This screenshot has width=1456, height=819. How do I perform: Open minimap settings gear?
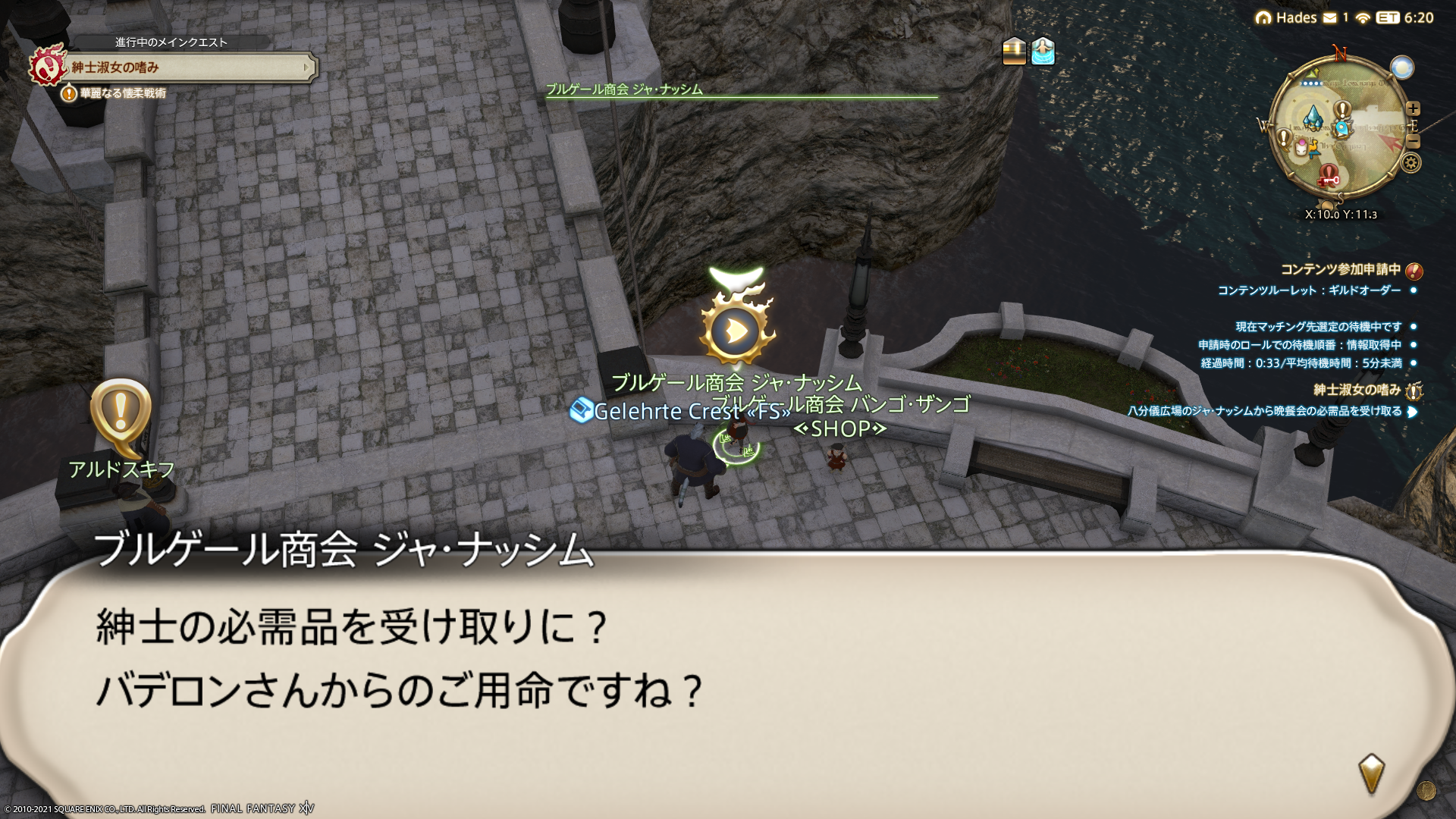pyautogui.click(x=1410, y=162)
